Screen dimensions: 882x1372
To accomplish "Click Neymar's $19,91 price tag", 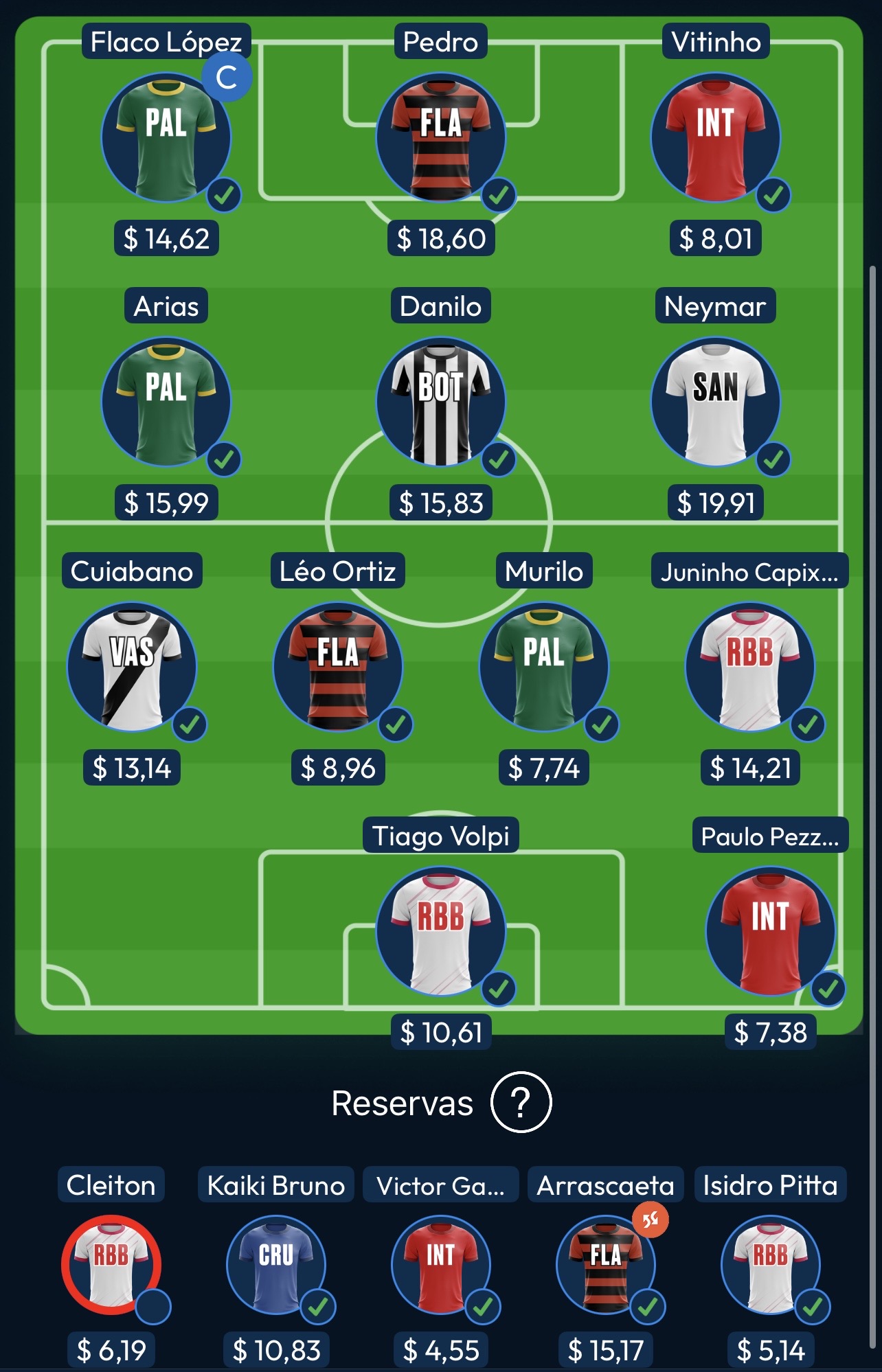I will coord(715,502).
